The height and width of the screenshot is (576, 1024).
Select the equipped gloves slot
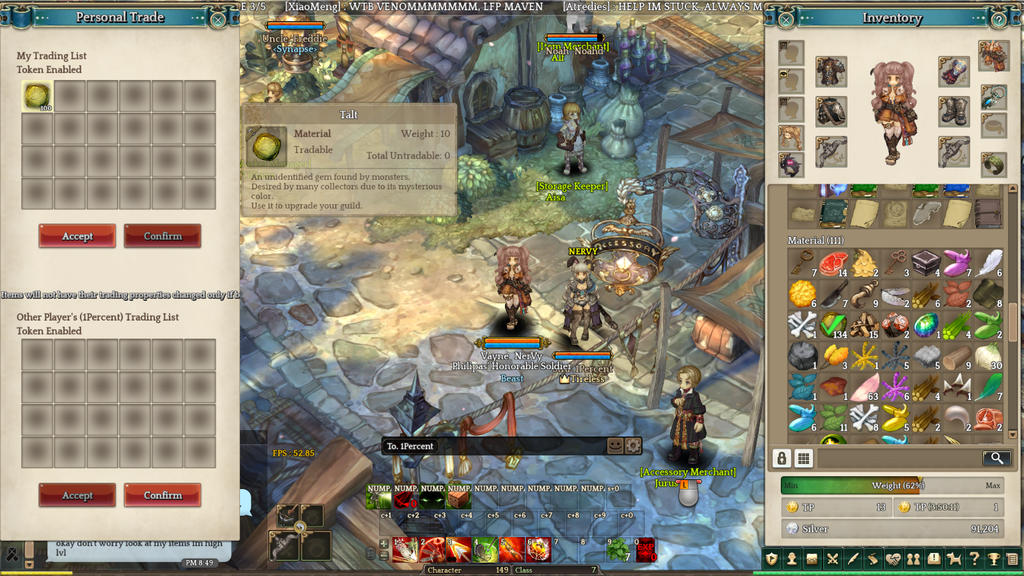954,71
